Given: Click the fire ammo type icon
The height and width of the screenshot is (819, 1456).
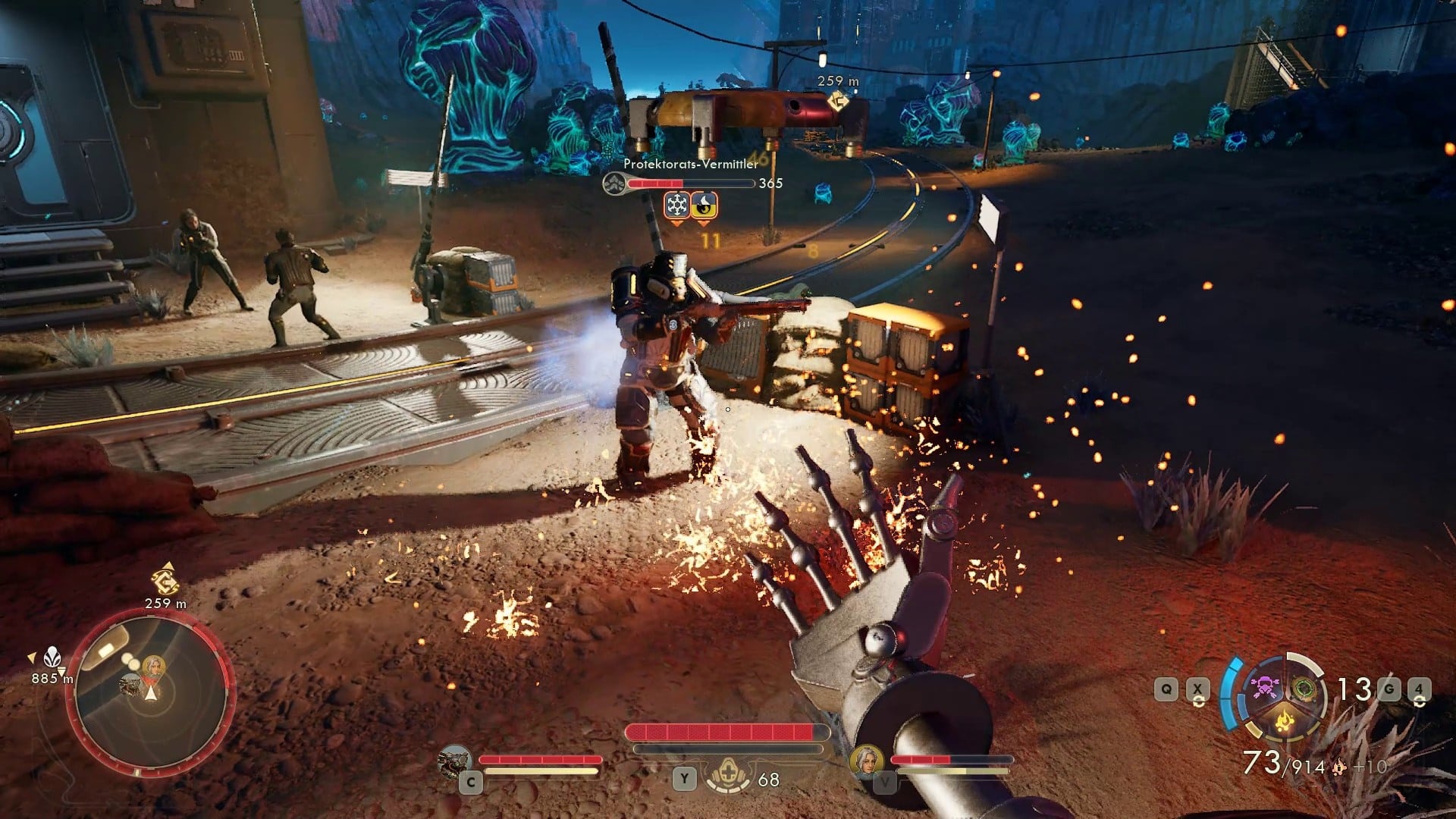Looking at the screenshot, I should [1339, 767].
